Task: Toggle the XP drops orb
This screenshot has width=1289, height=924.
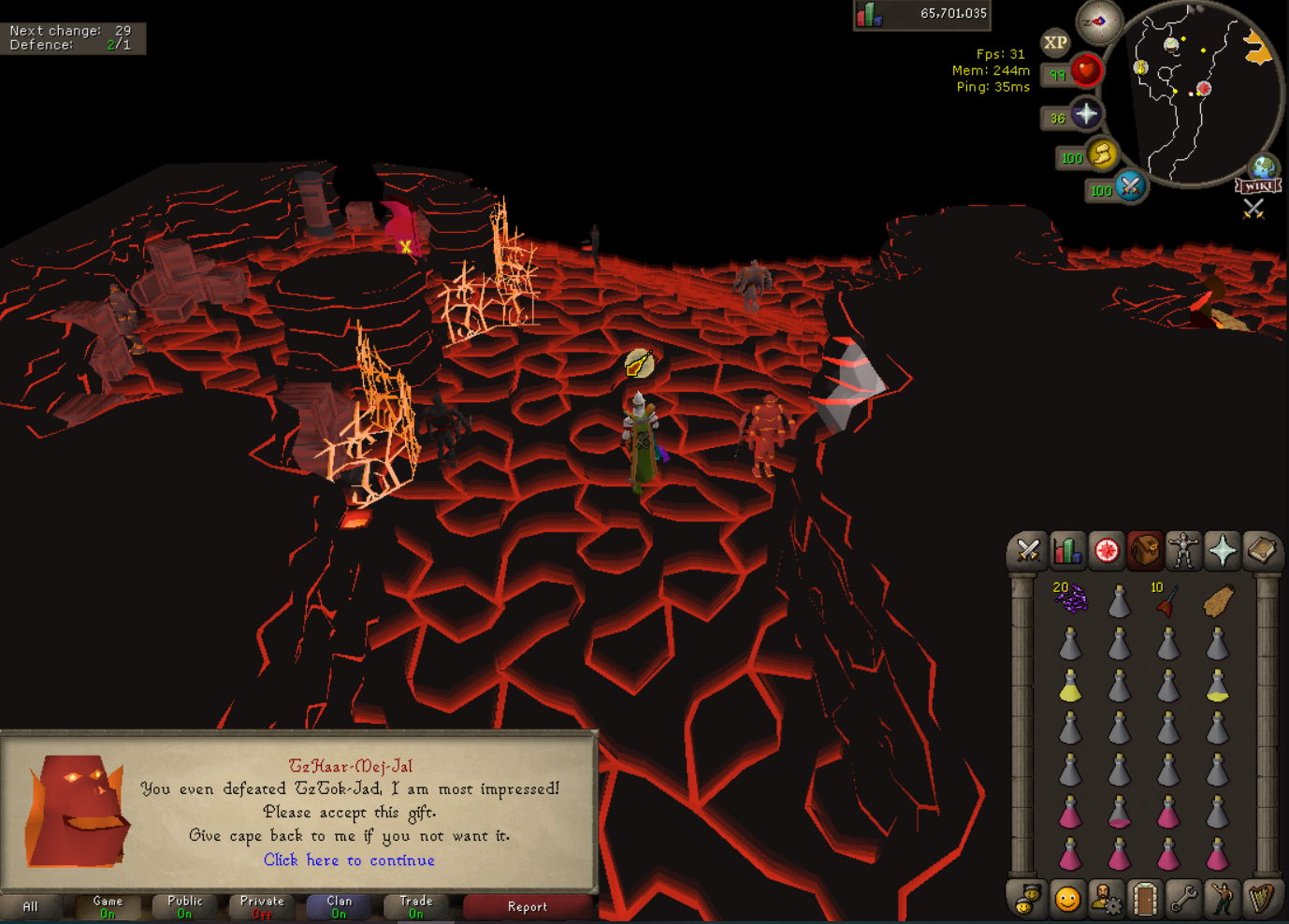Action: 1055,42
